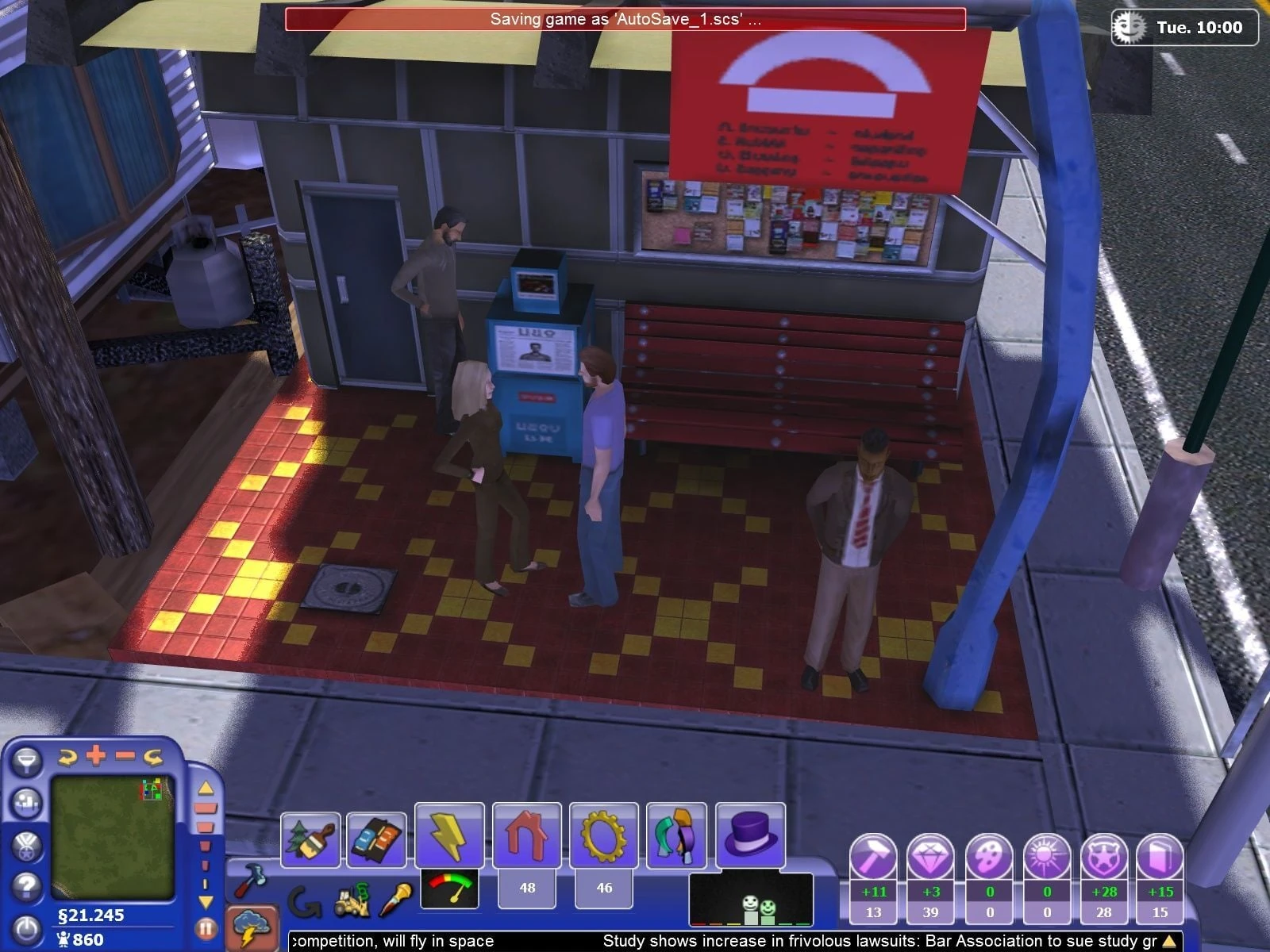The width and height of the screenshot is (1270, 952).
Task: Click the date and time clock display
Action: [1184, 28]
